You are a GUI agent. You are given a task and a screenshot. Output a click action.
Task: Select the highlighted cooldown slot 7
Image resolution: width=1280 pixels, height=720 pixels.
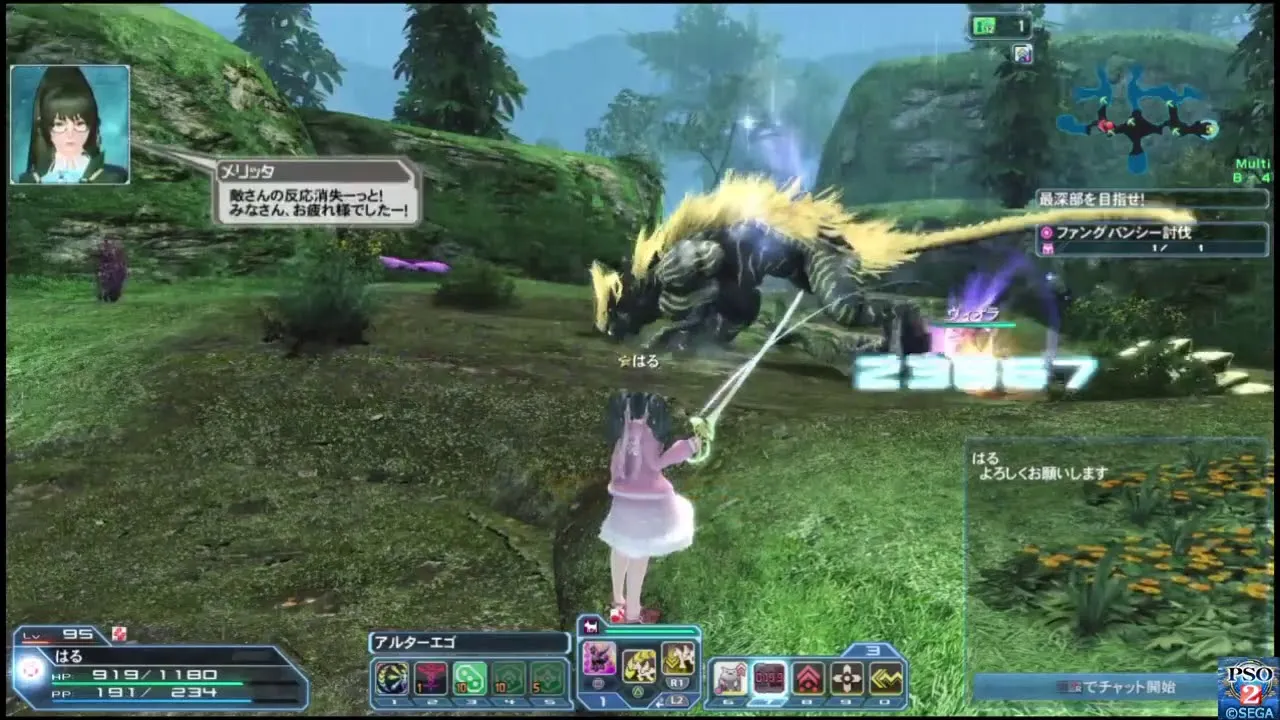(x=769, y=679)
